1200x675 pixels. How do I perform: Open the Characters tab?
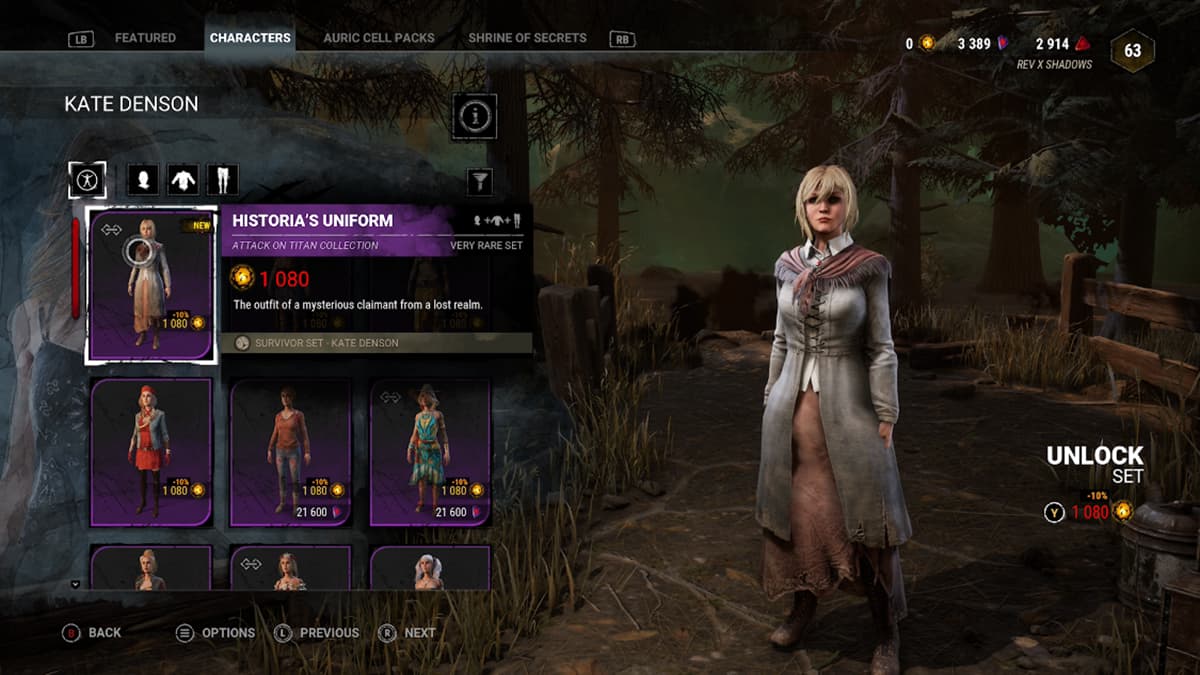point(250,38)
